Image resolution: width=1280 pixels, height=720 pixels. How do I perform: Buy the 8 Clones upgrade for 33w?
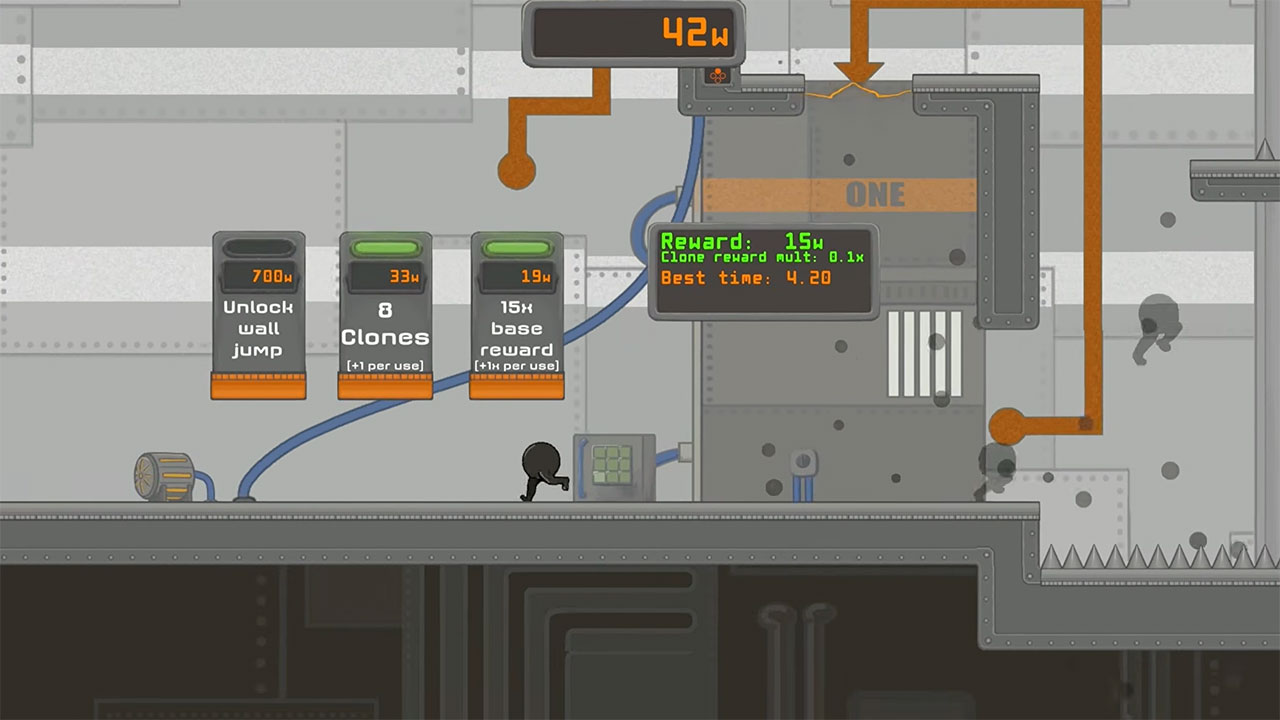pyautogui.click(x=385, y=335)
